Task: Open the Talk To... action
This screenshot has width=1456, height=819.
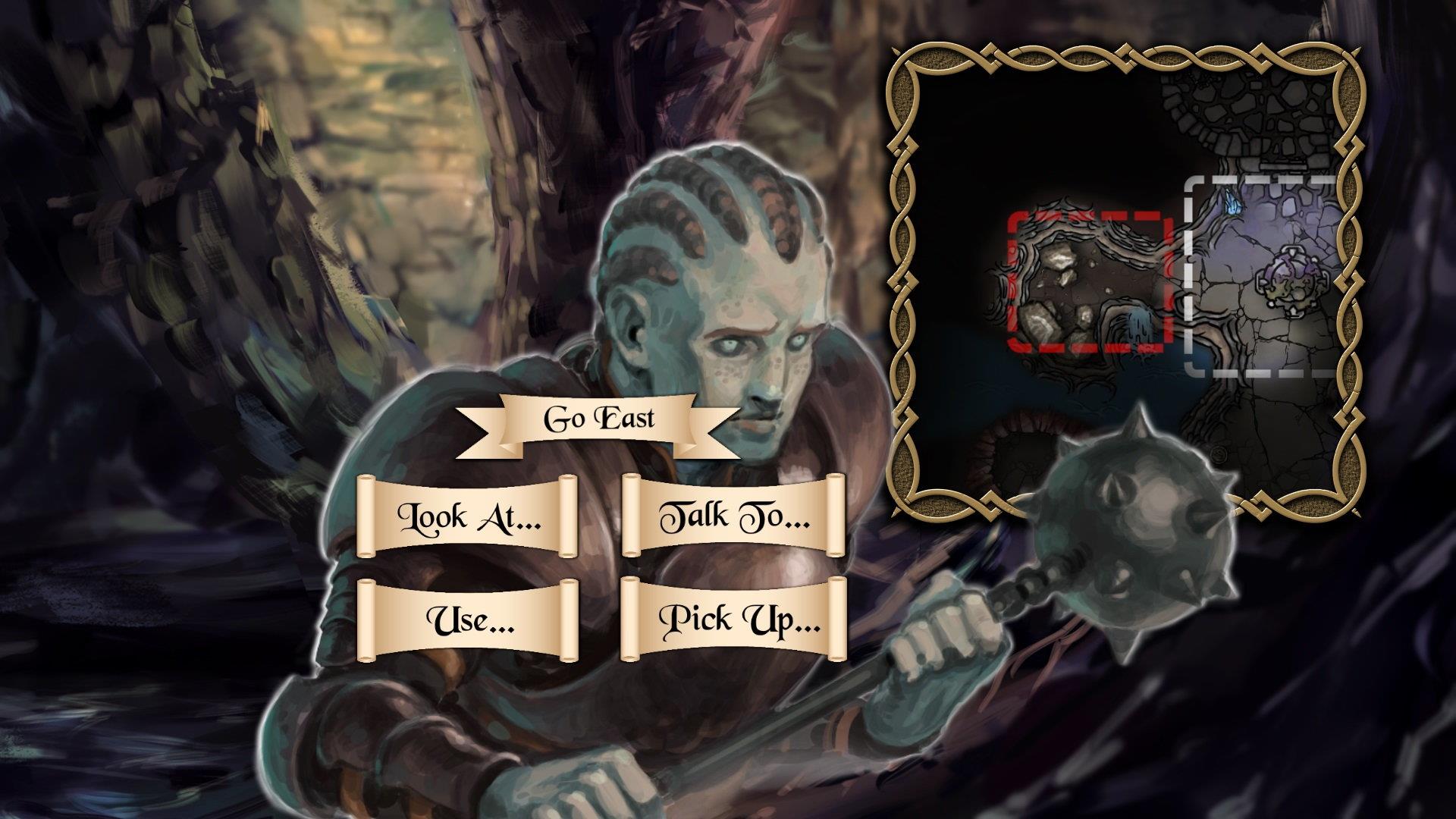Action: point(733,516)
